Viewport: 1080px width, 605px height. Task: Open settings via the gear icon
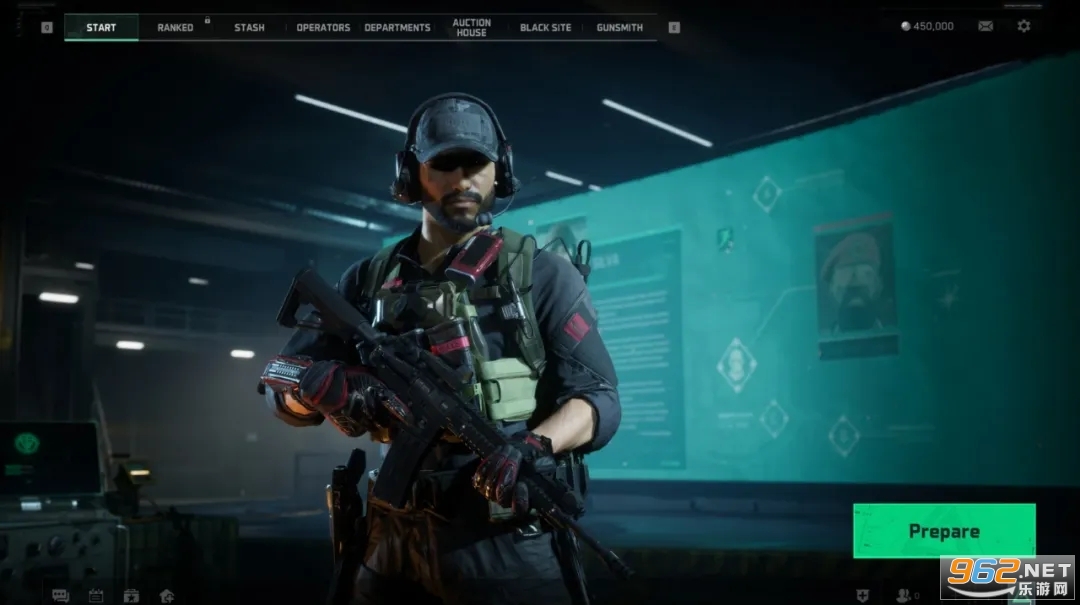pos(1024,26)
